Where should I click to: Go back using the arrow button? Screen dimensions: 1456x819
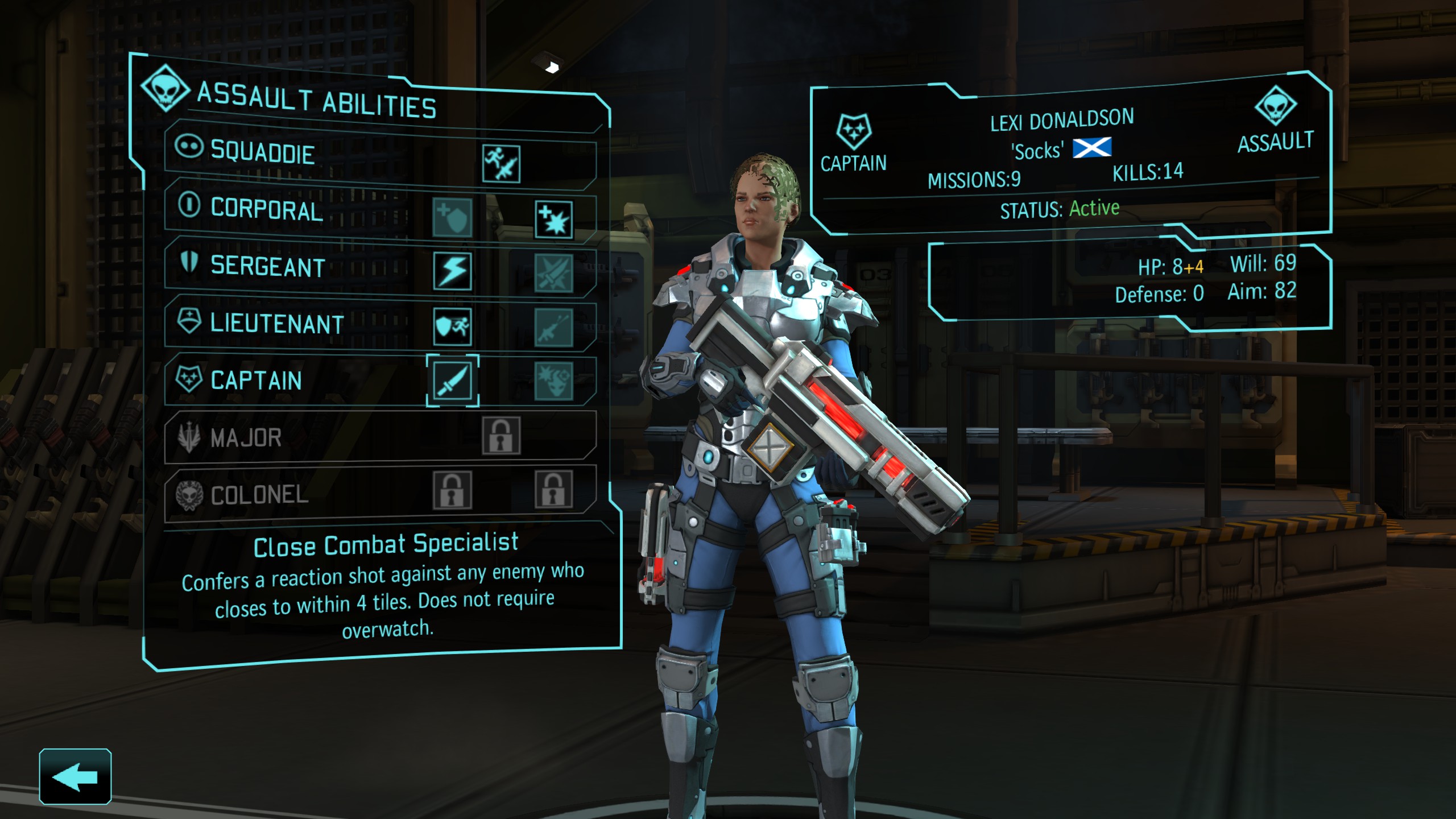pos(75,777)
